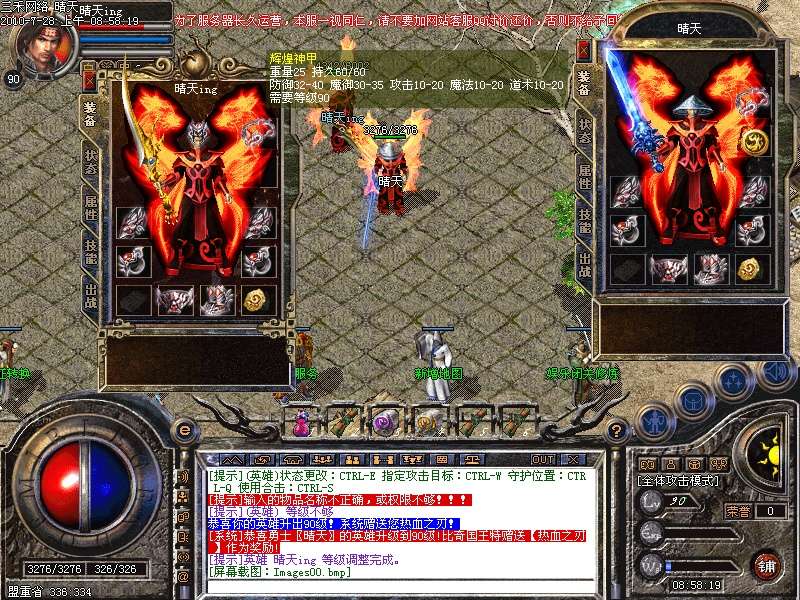Click the OUT button above the chat

pyautogui.click(x=544, y=459)
